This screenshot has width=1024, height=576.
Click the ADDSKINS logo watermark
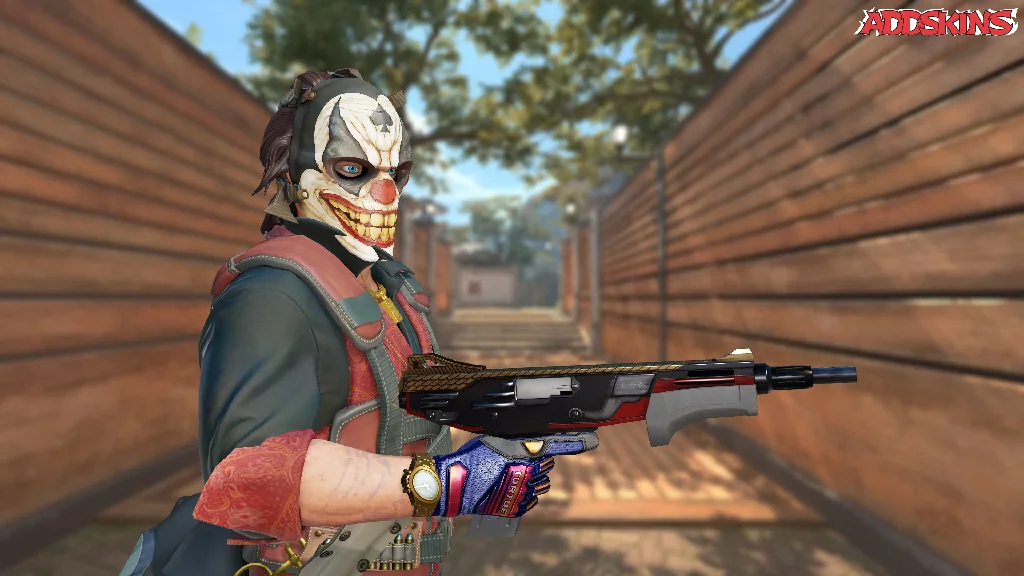pos(937,22)
